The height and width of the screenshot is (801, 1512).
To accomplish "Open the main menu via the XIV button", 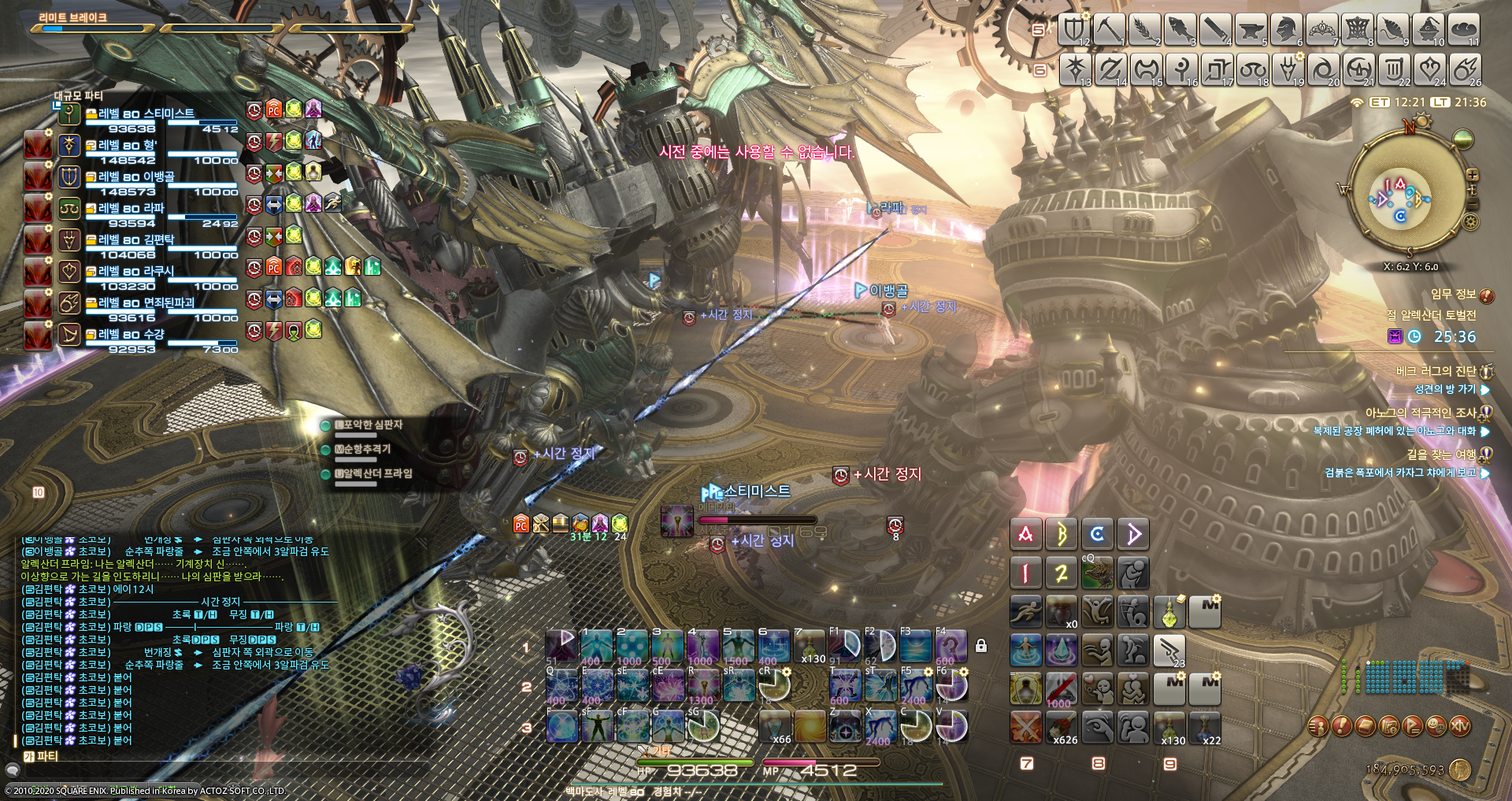I will pos(1460,726).
